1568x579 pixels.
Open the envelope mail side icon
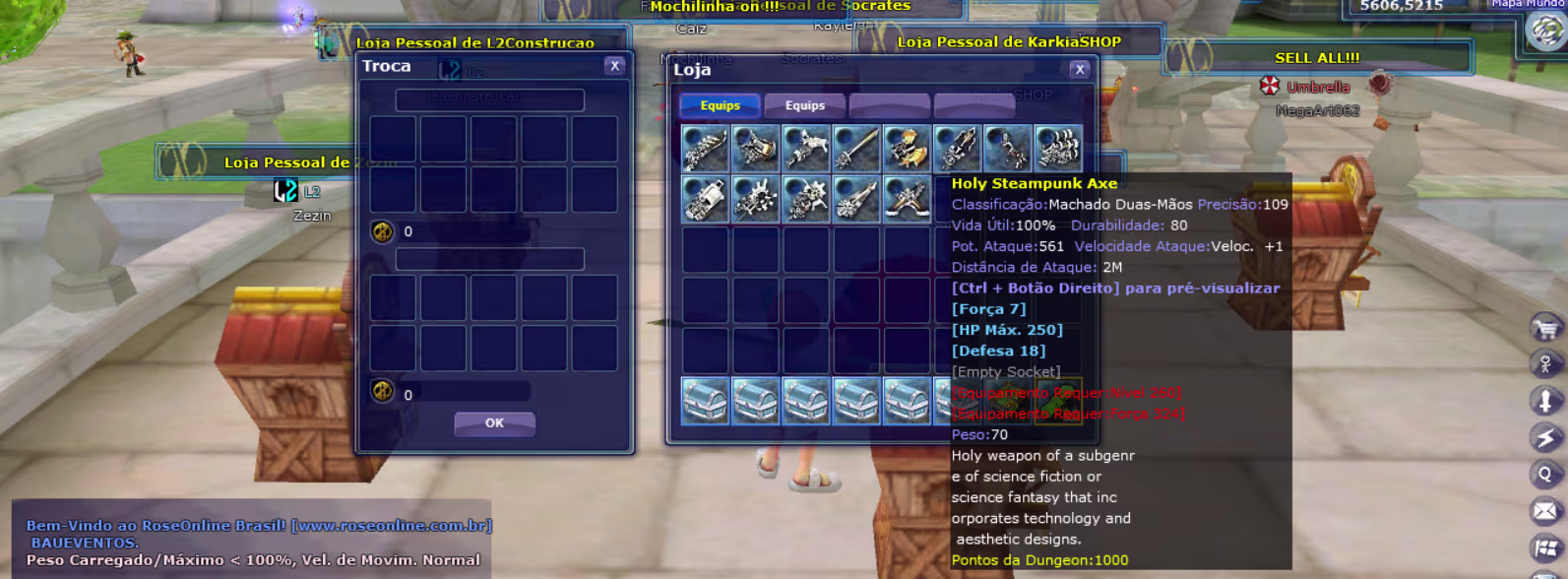[1545, 510]
